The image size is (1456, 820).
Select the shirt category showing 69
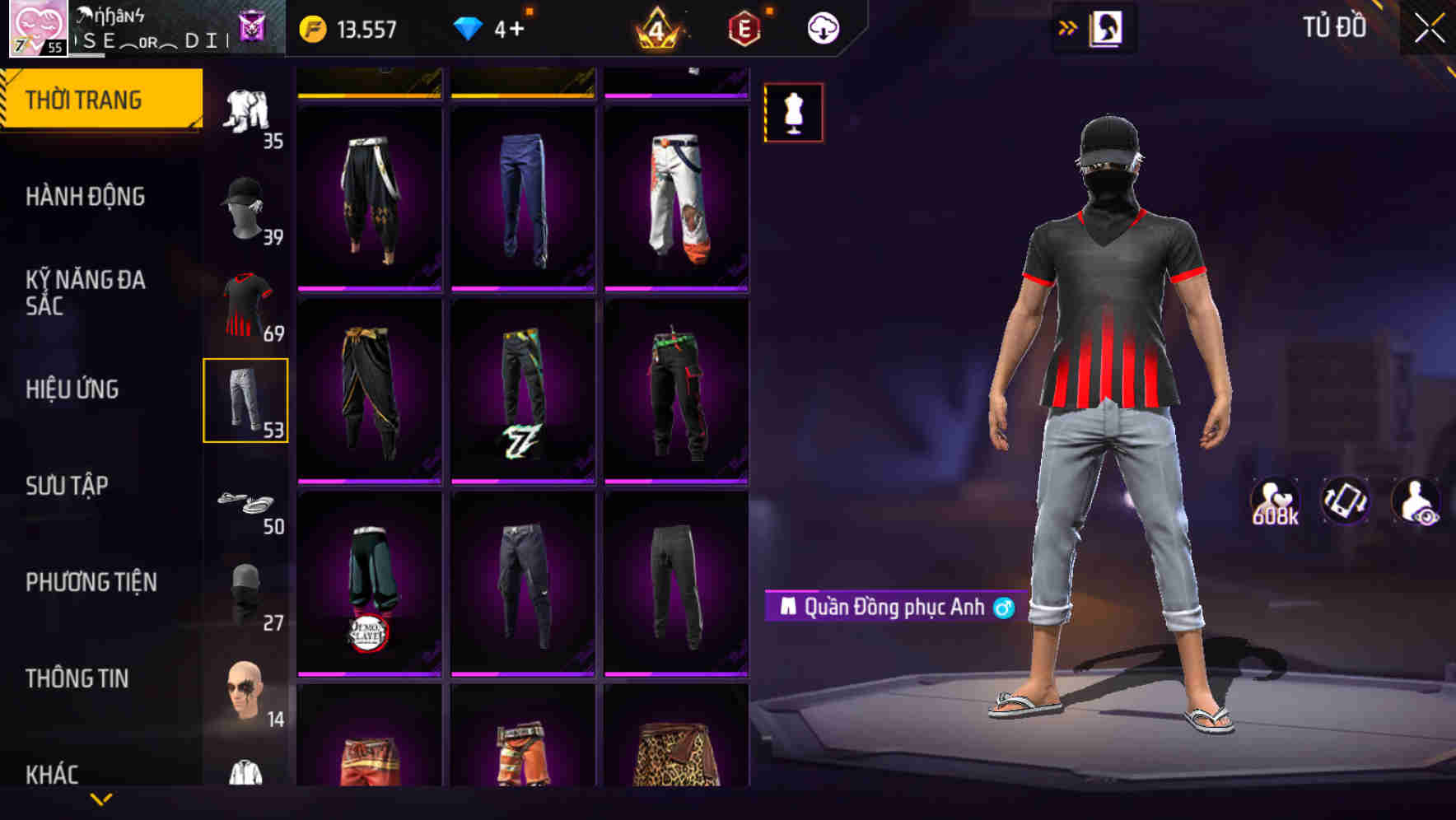point(245,304)
